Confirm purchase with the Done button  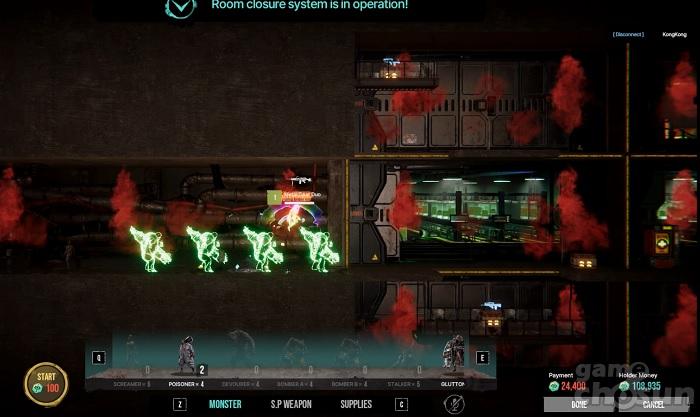[x=579, y=404]
